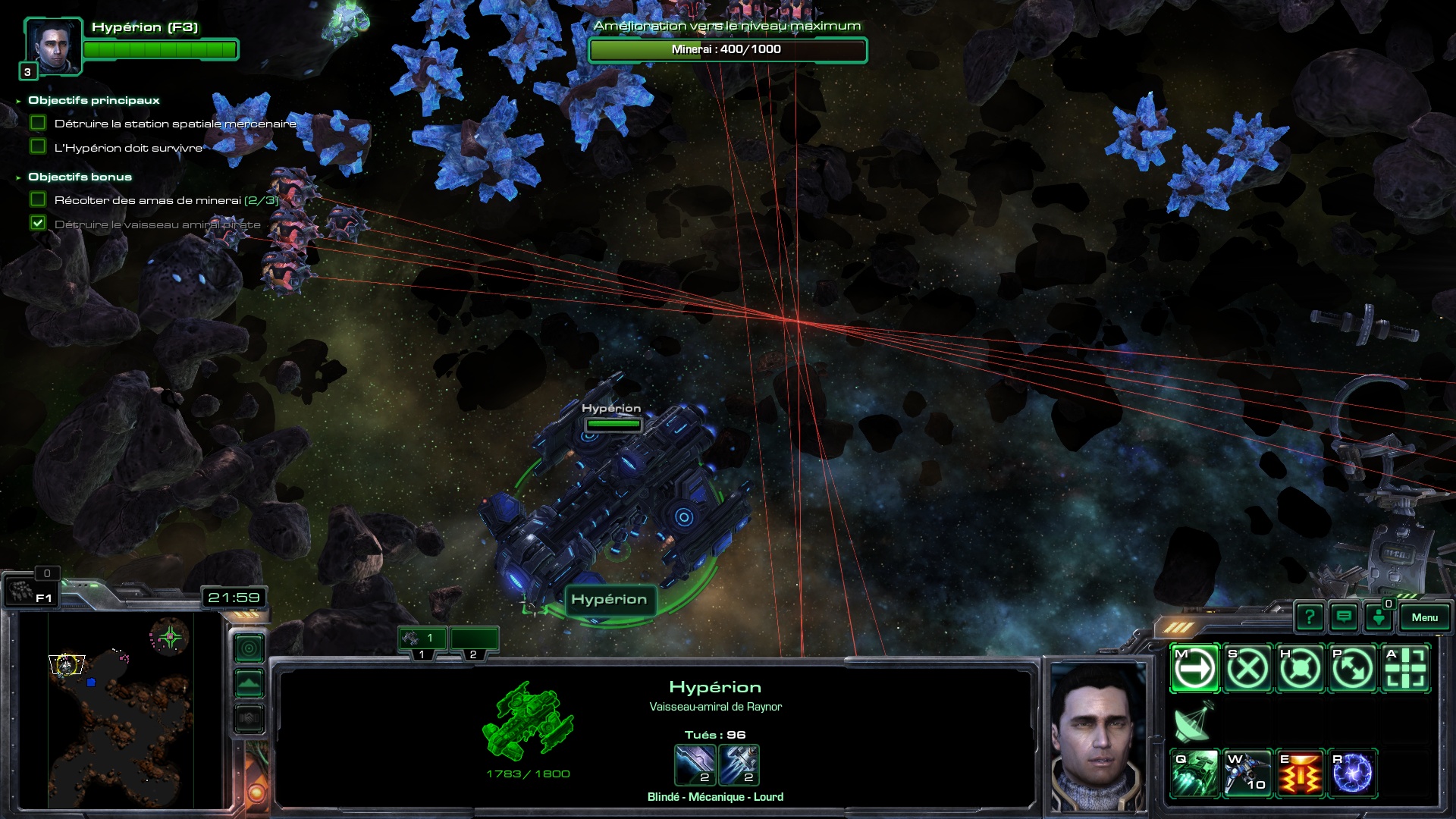Viewport: 1456px width, 819px height.
Task: Fire the E orange cannon ability
Action: pos(1300,773)
